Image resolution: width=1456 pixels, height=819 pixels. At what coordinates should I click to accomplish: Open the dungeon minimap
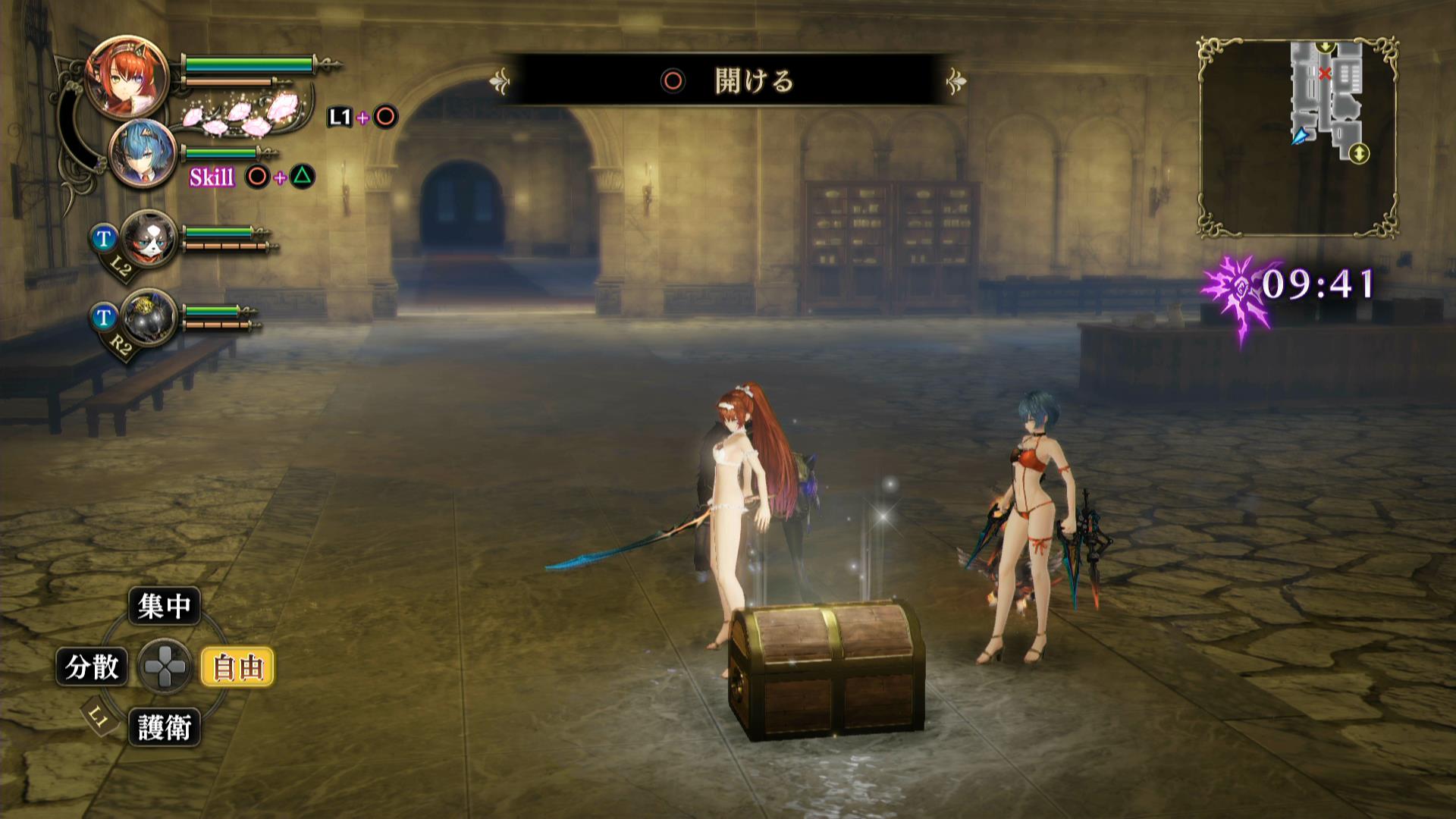pyautogui.click(x=1298, y=137)
